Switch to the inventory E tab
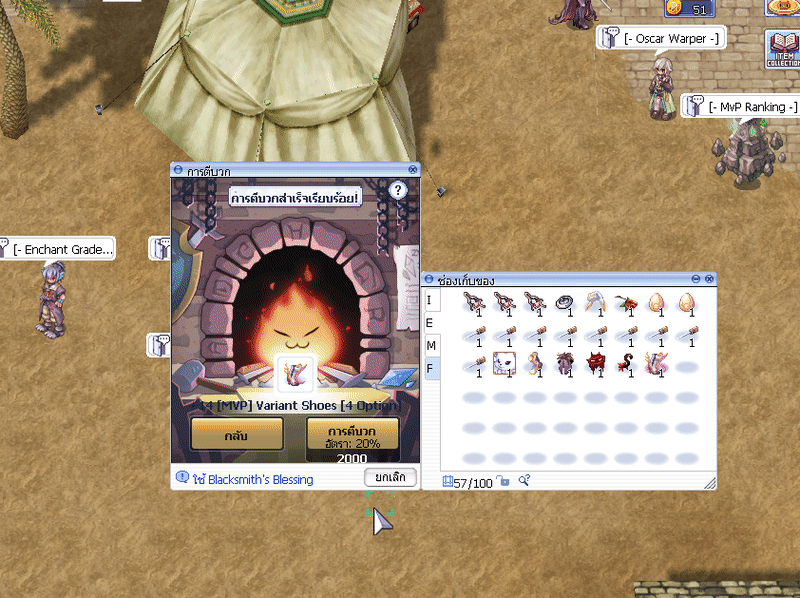 429,323
